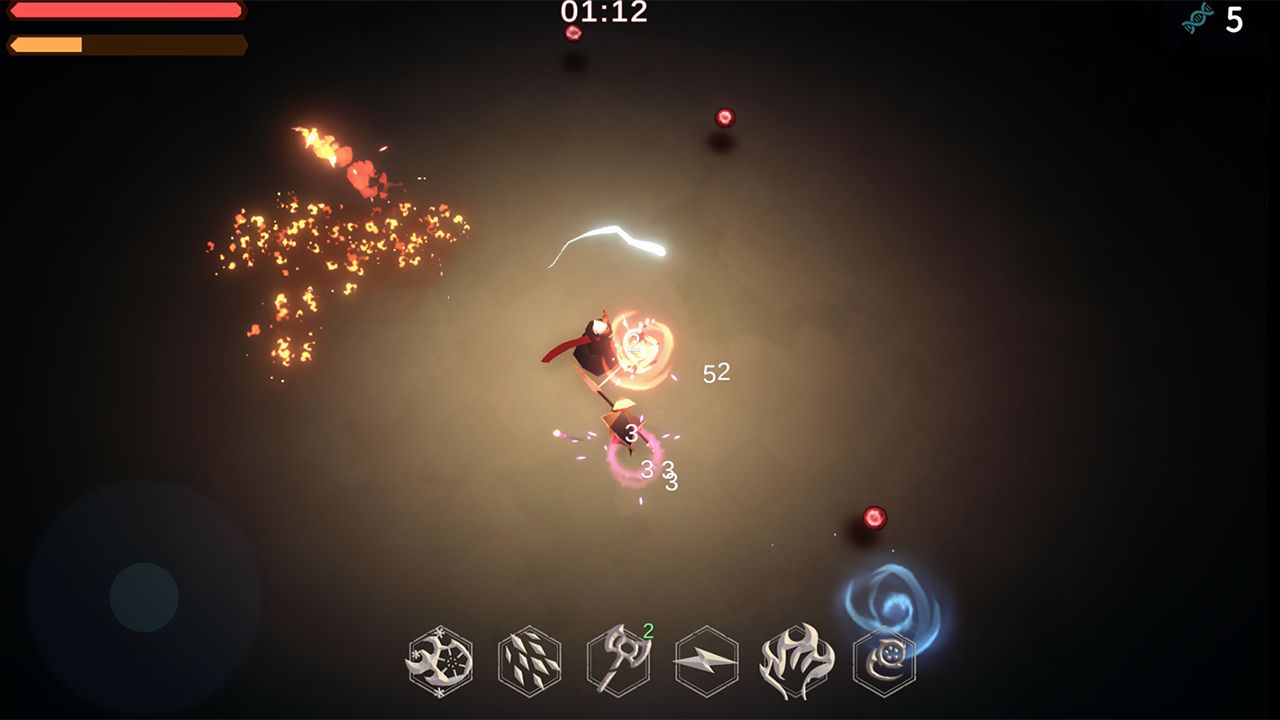Select the falling shards ability

(529, 661)
